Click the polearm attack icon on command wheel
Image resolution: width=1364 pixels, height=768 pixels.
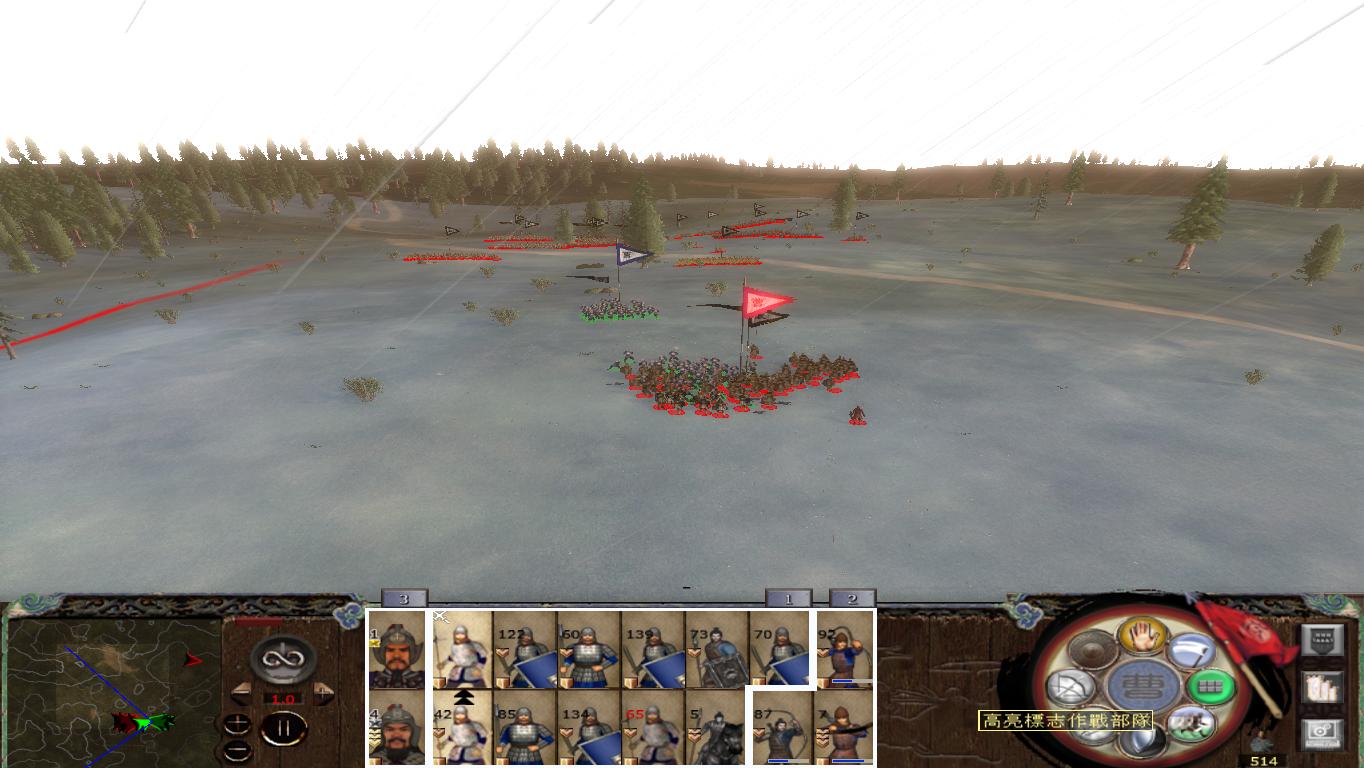1192,650
